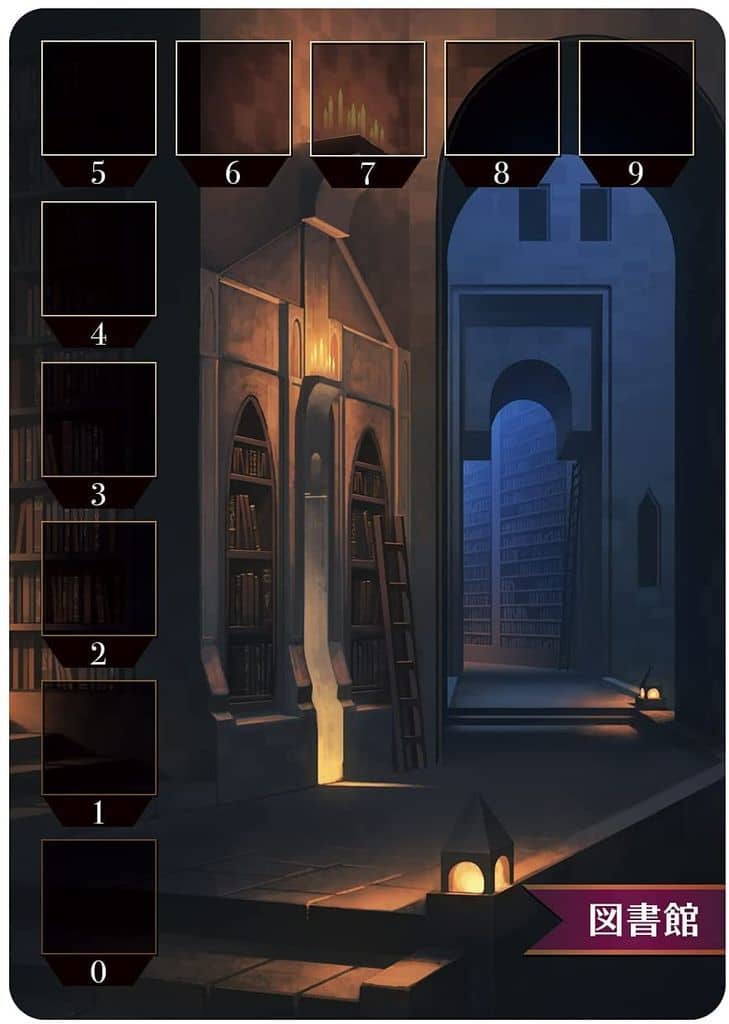Choose the slot marked 7

pos(367,98)
